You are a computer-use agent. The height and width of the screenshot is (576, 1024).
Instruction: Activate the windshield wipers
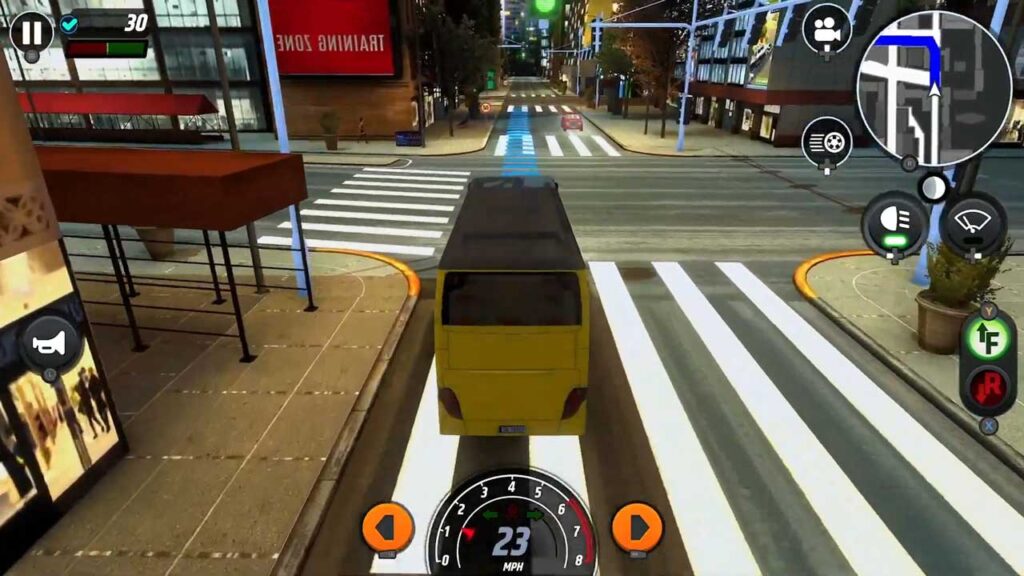click(974, 222)
